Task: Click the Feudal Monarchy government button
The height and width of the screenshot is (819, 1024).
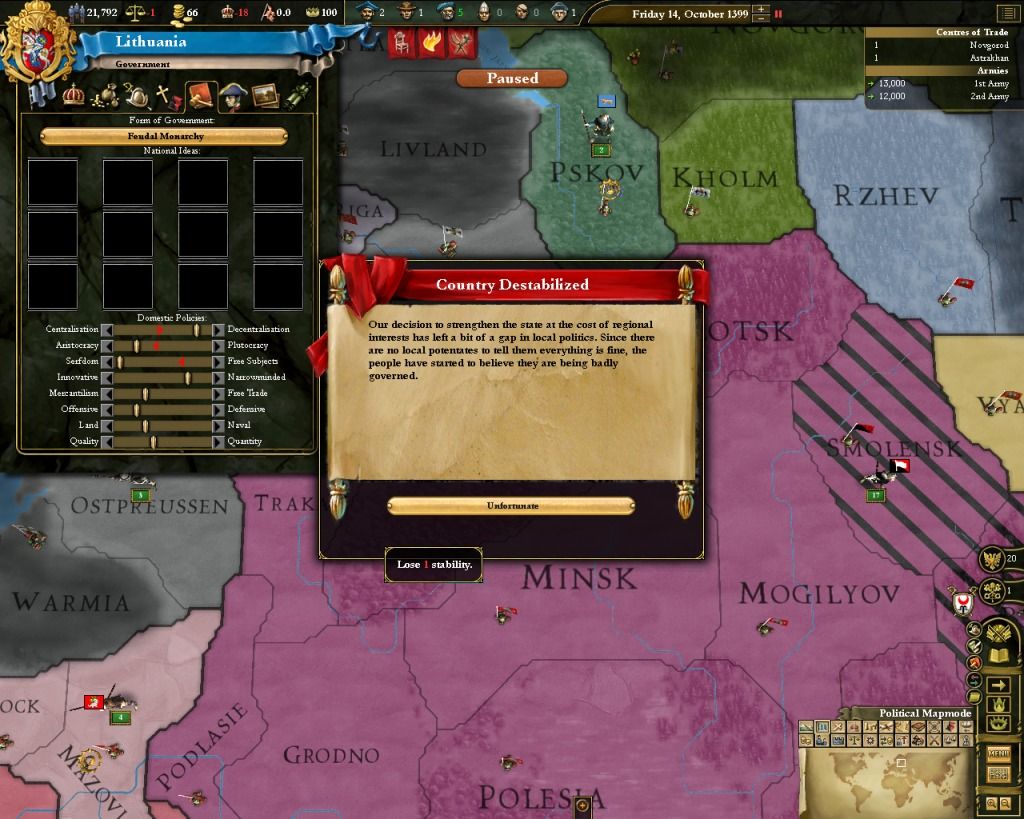Action: pos(164,136)
